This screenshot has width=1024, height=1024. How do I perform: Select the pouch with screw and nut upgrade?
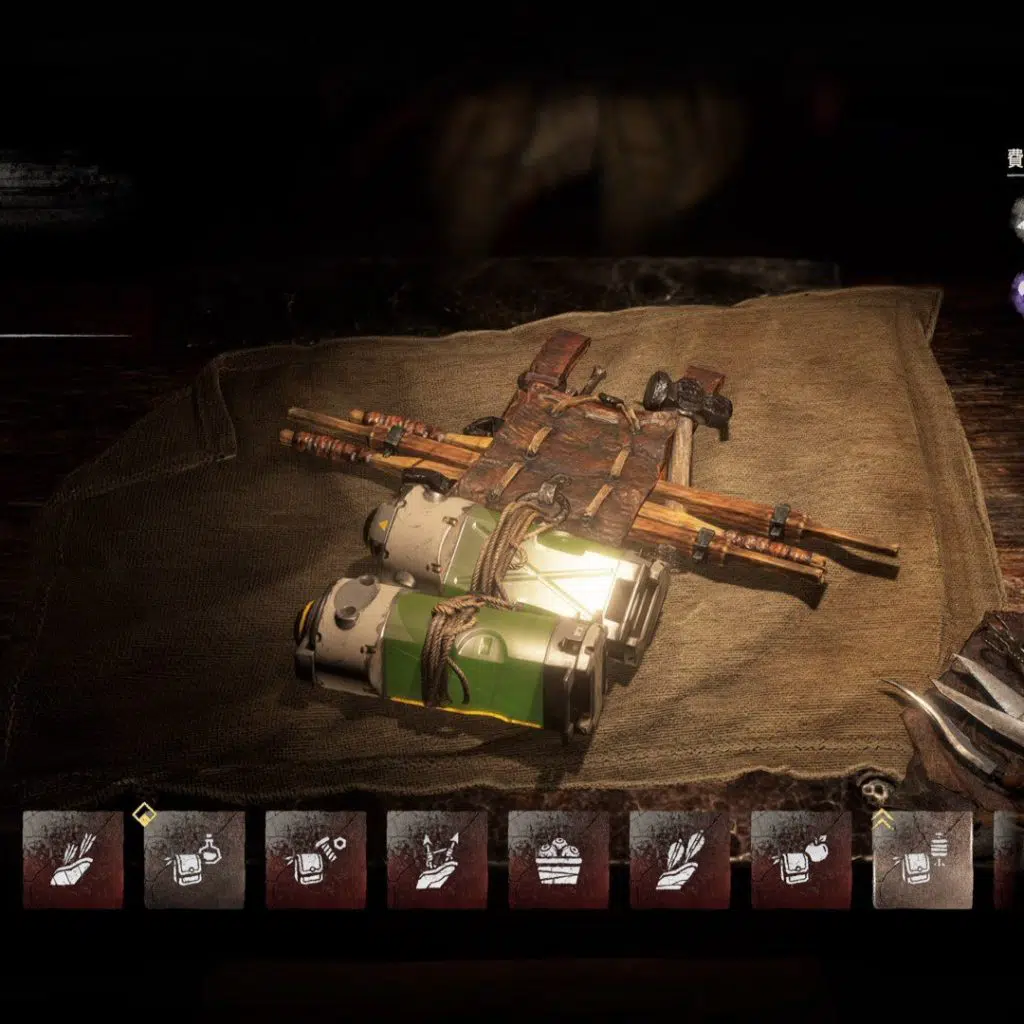coord(315,859)
